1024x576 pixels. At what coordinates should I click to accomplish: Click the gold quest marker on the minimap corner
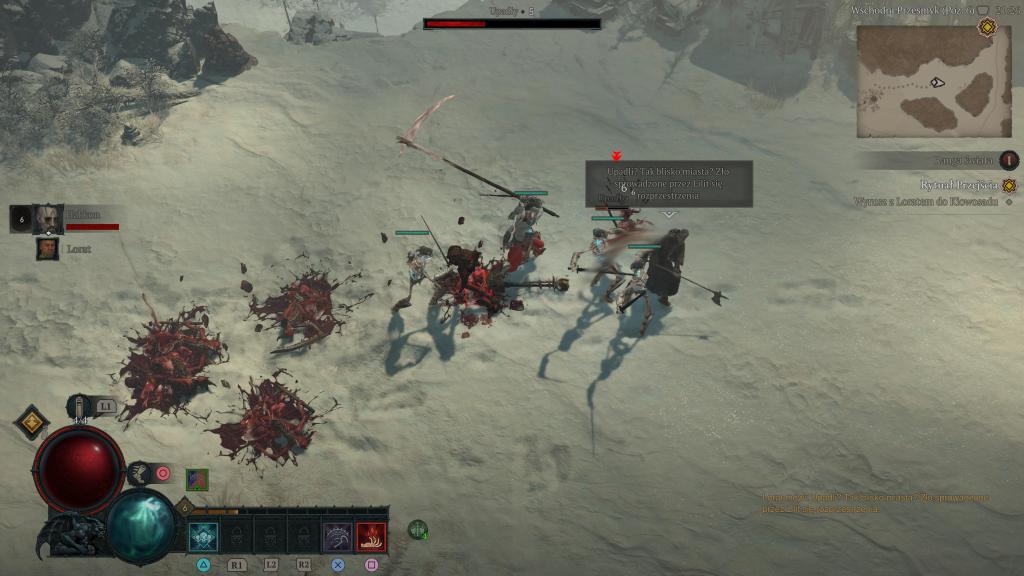987,27
